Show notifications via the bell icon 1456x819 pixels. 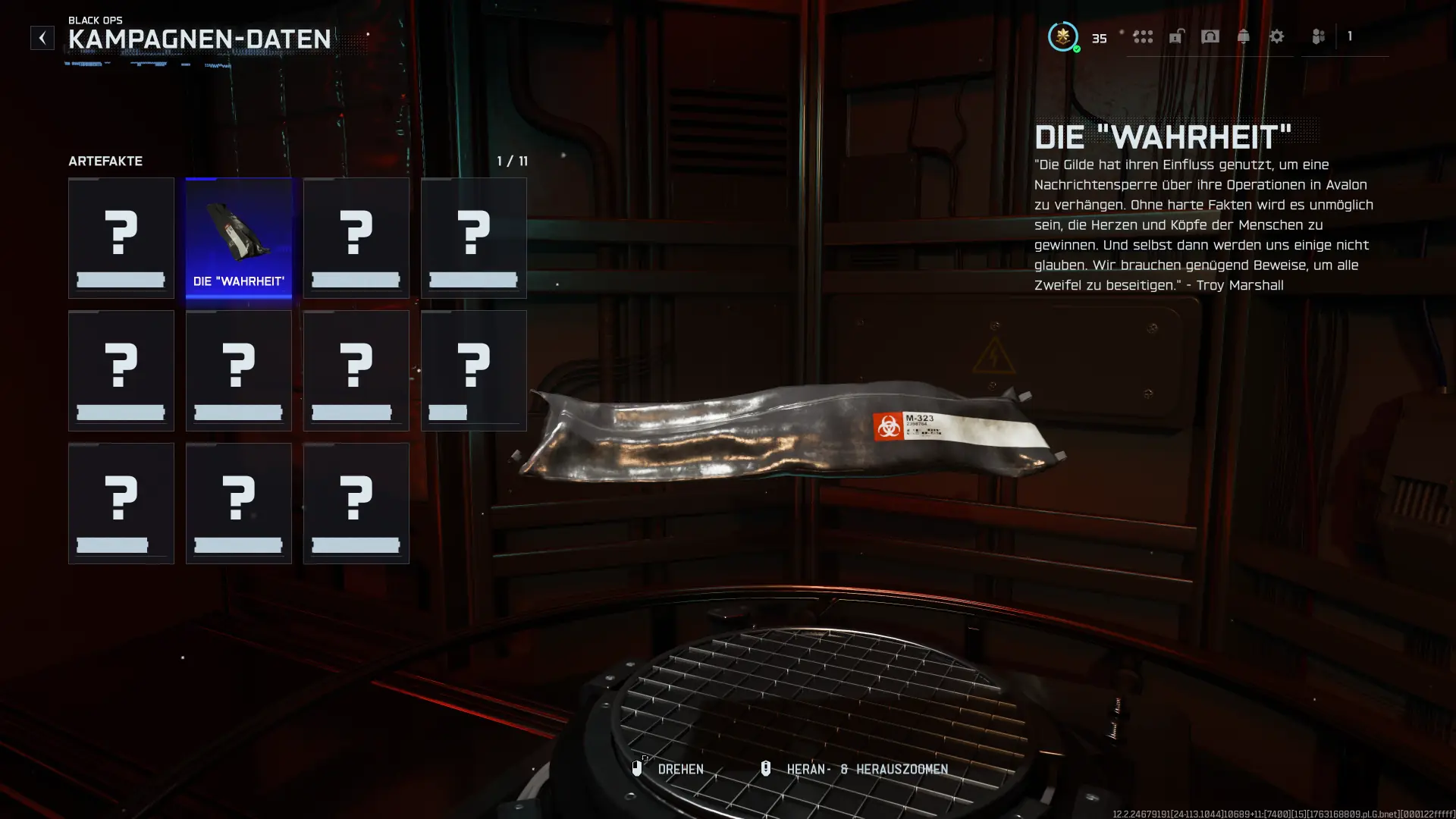click(1244, 36)
